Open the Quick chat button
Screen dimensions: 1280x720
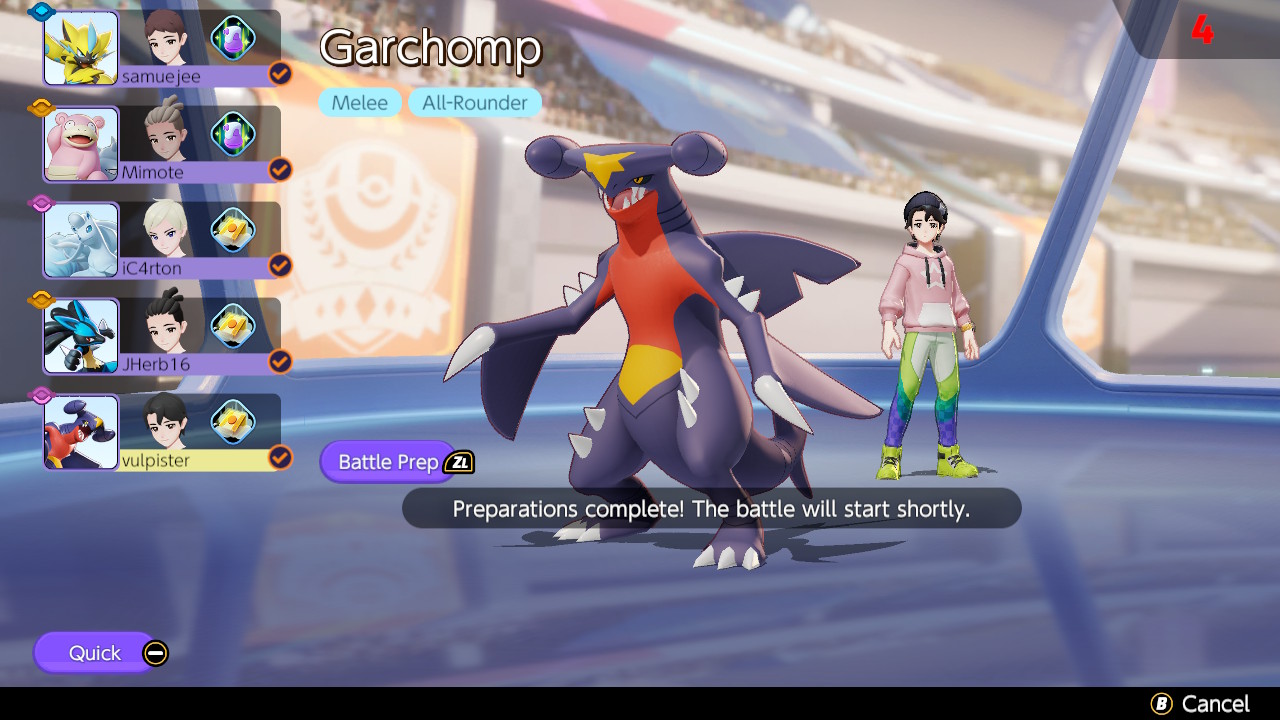click(x=96, y=653)
